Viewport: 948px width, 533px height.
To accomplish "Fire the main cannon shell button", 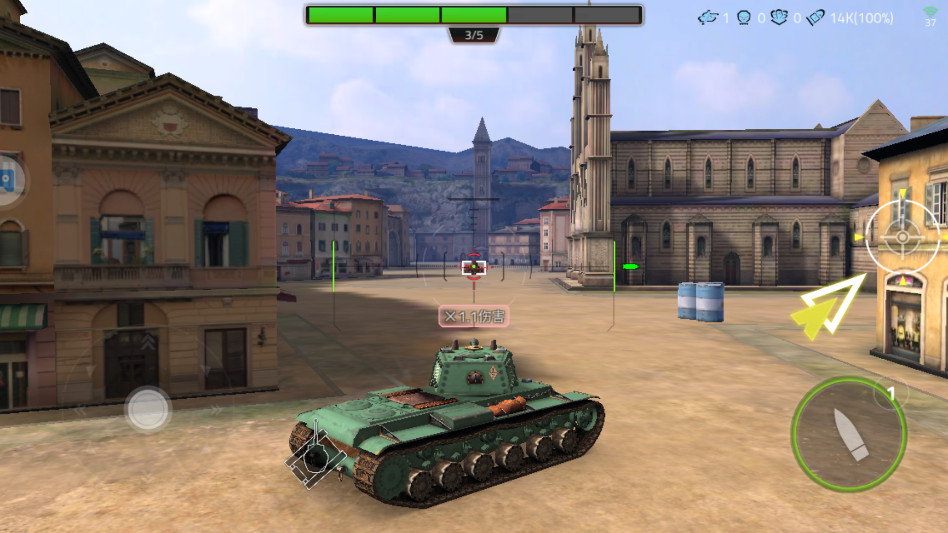I will pyautogui.click(x=848, y=434).
